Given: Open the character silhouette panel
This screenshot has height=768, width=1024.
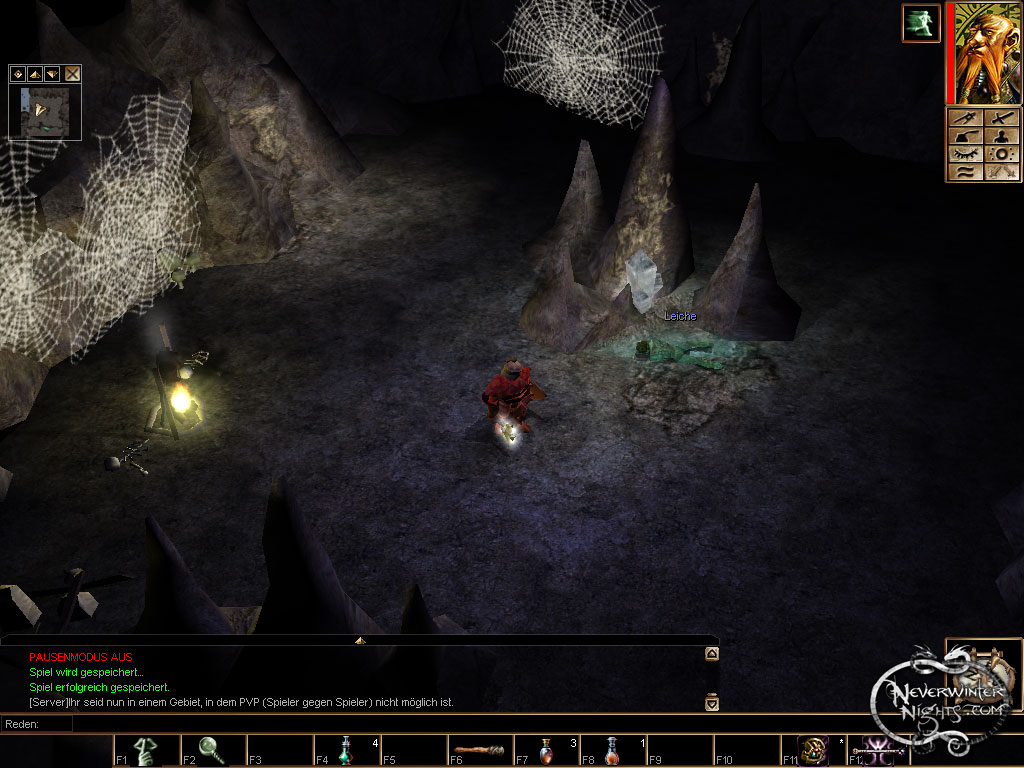Looking at the screenshot, I should coord(1001,136).
